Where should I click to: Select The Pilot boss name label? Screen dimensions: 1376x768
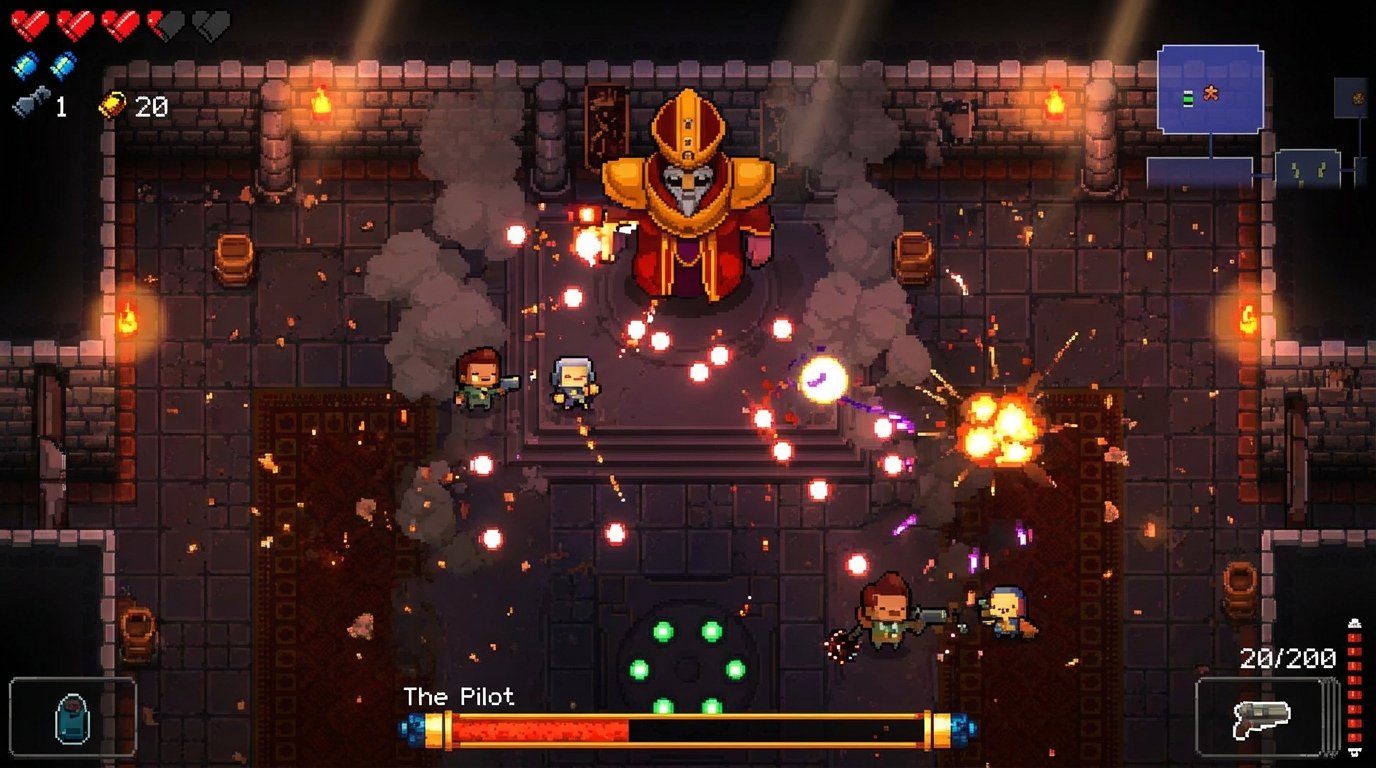pyautogui.click(x=459, y=698)
